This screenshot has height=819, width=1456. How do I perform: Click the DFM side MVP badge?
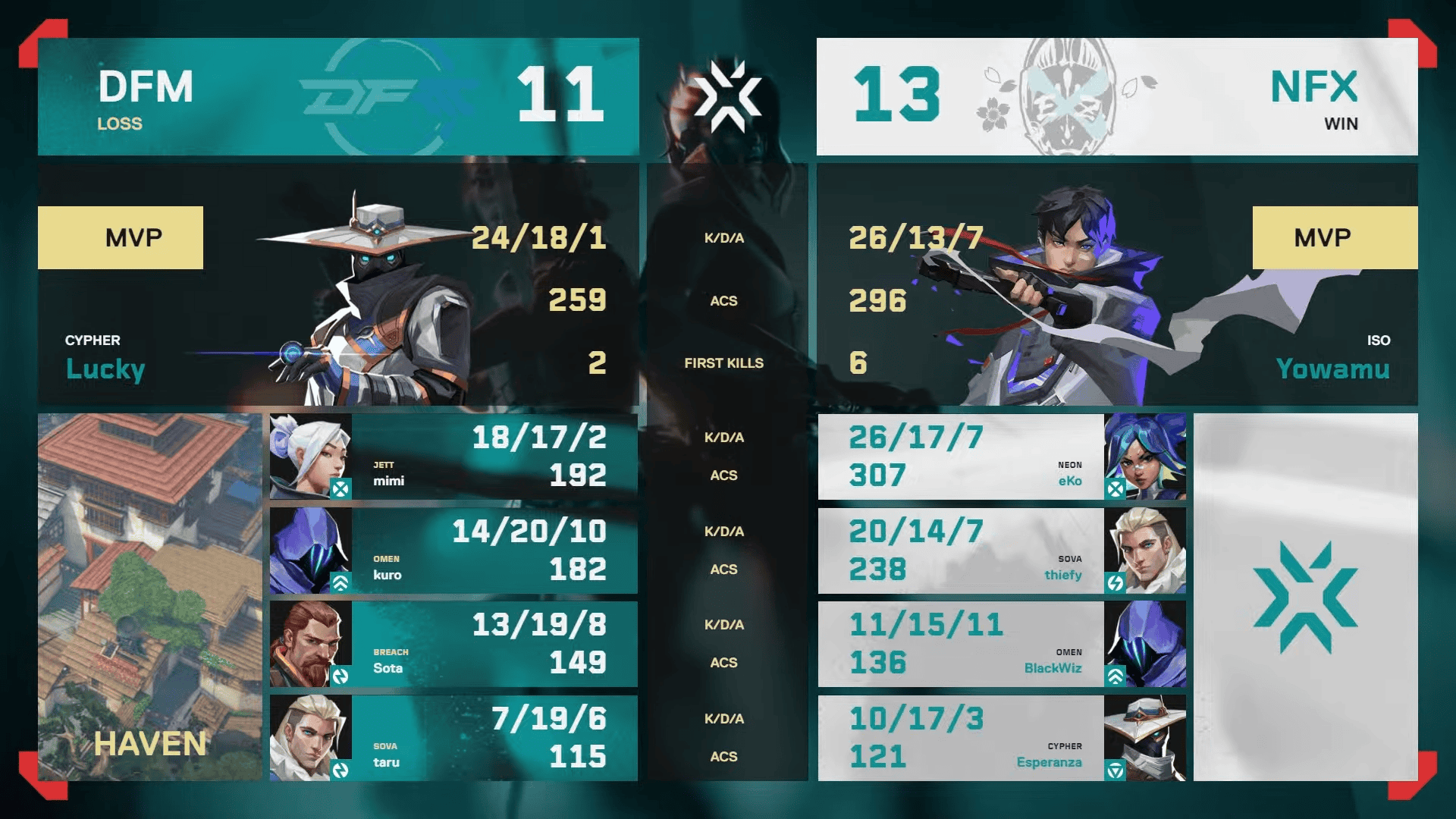(121, 237)
